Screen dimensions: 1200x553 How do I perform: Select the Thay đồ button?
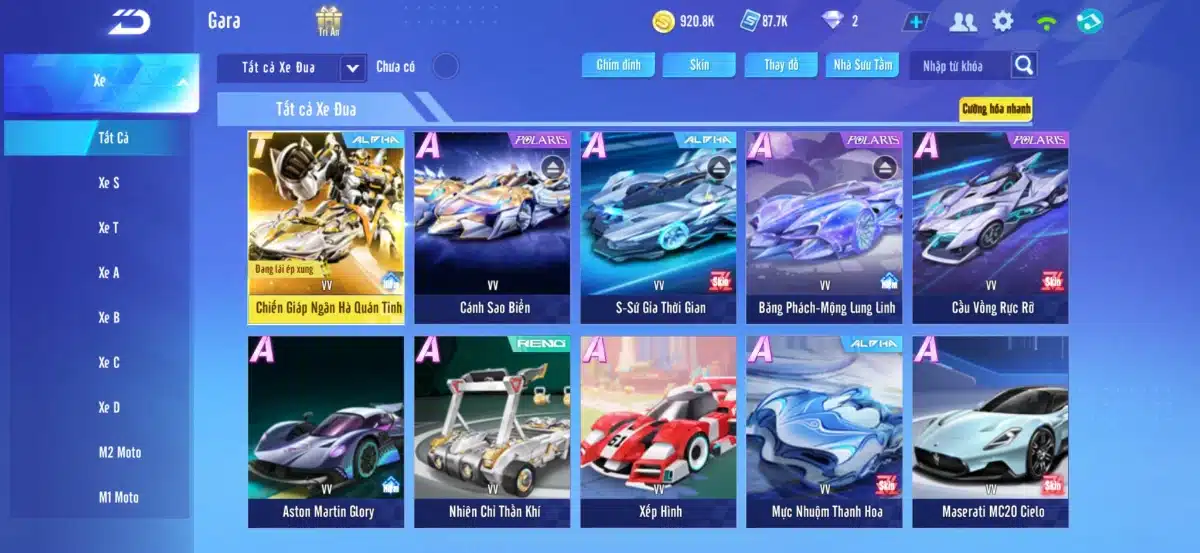[781, 65]
